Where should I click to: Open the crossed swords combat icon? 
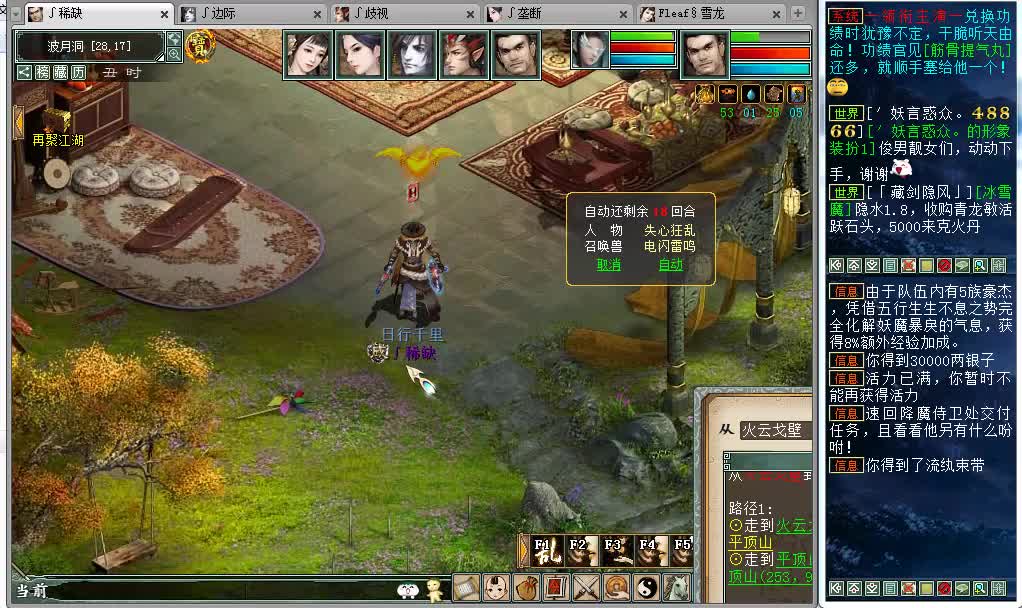pos(586,588)
